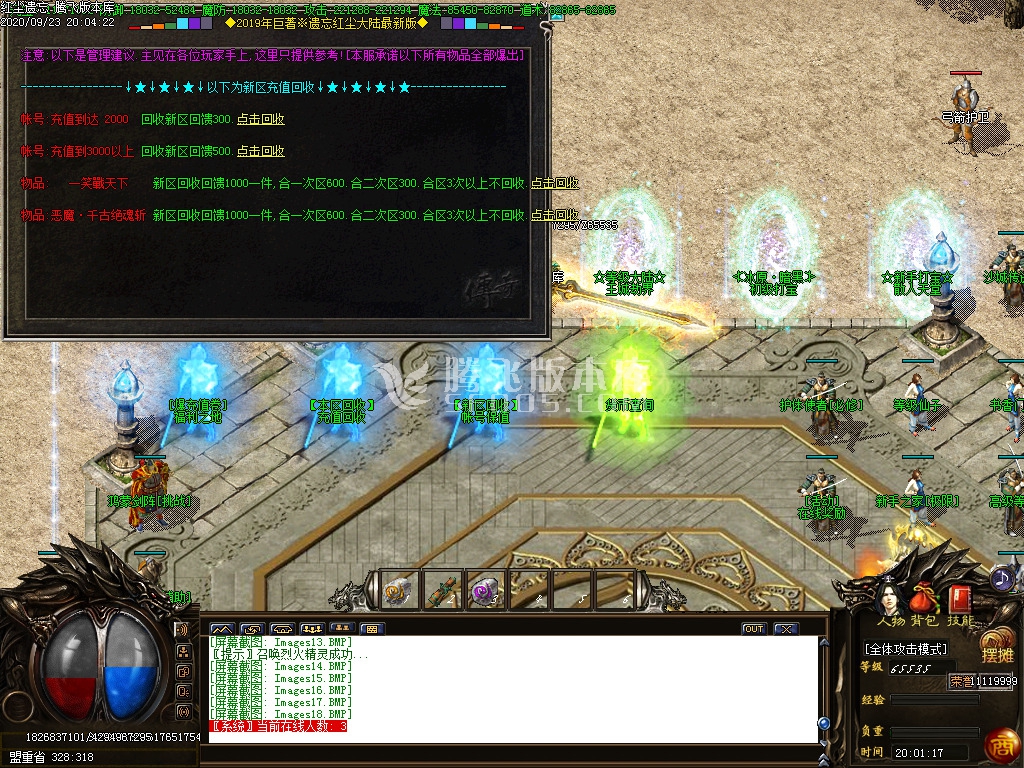Click the OUT button above chat

click(754, 629)
